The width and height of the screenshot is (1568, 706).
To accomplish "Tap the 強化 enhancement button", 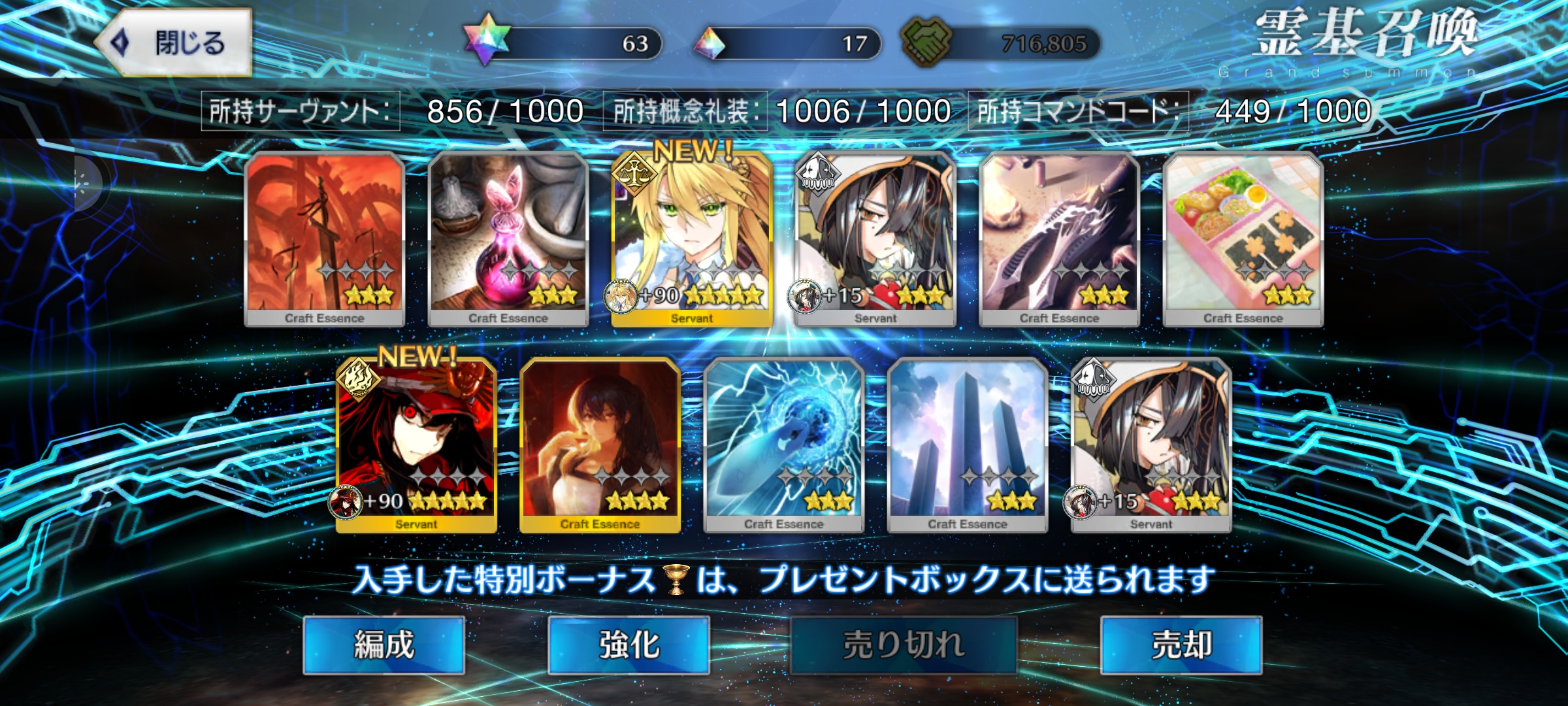I will [629, 645].
